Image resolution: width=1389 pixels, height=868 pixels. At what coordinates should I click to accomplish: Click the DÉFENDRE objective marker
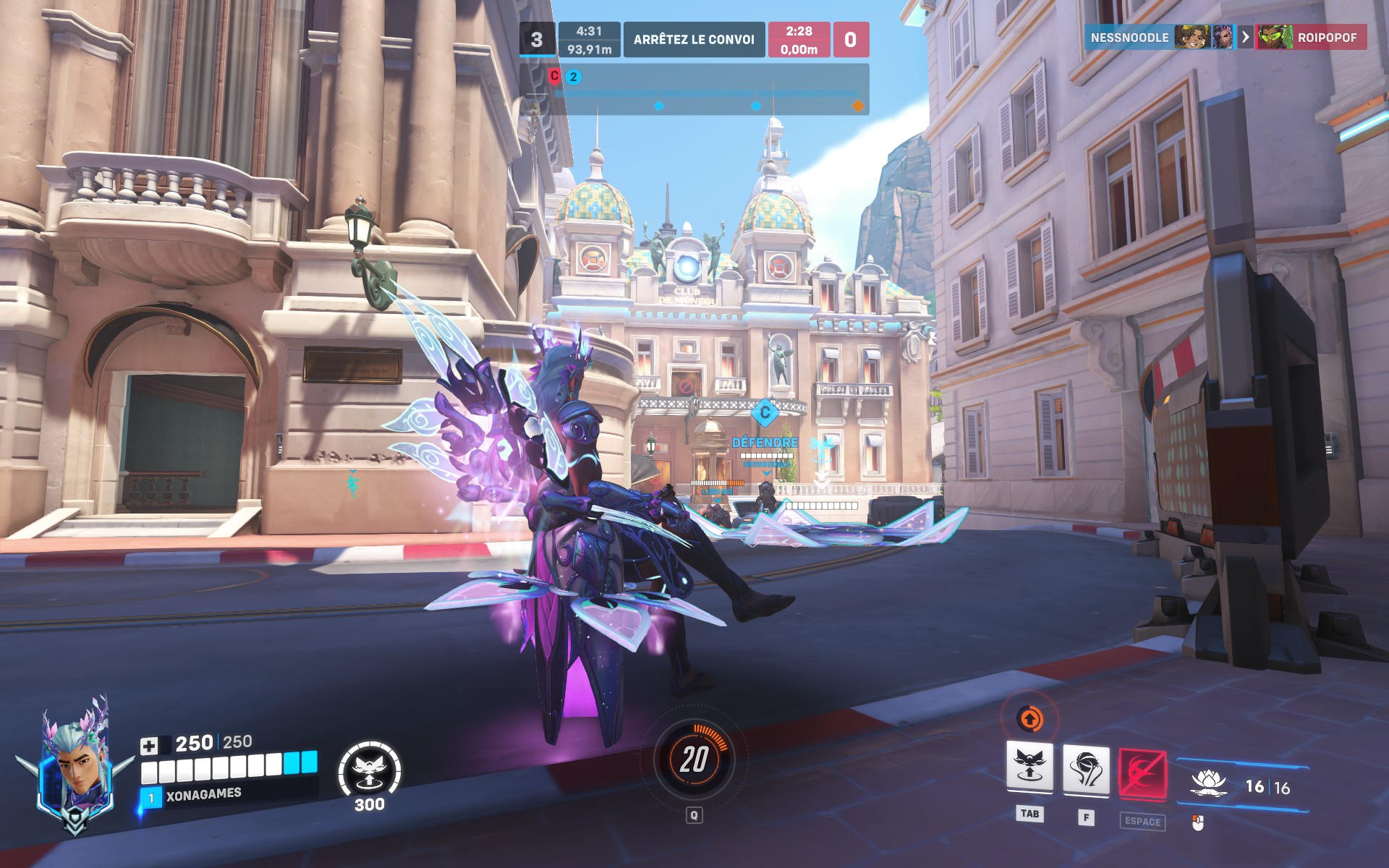pyautogui.click(x=765, y=442)
